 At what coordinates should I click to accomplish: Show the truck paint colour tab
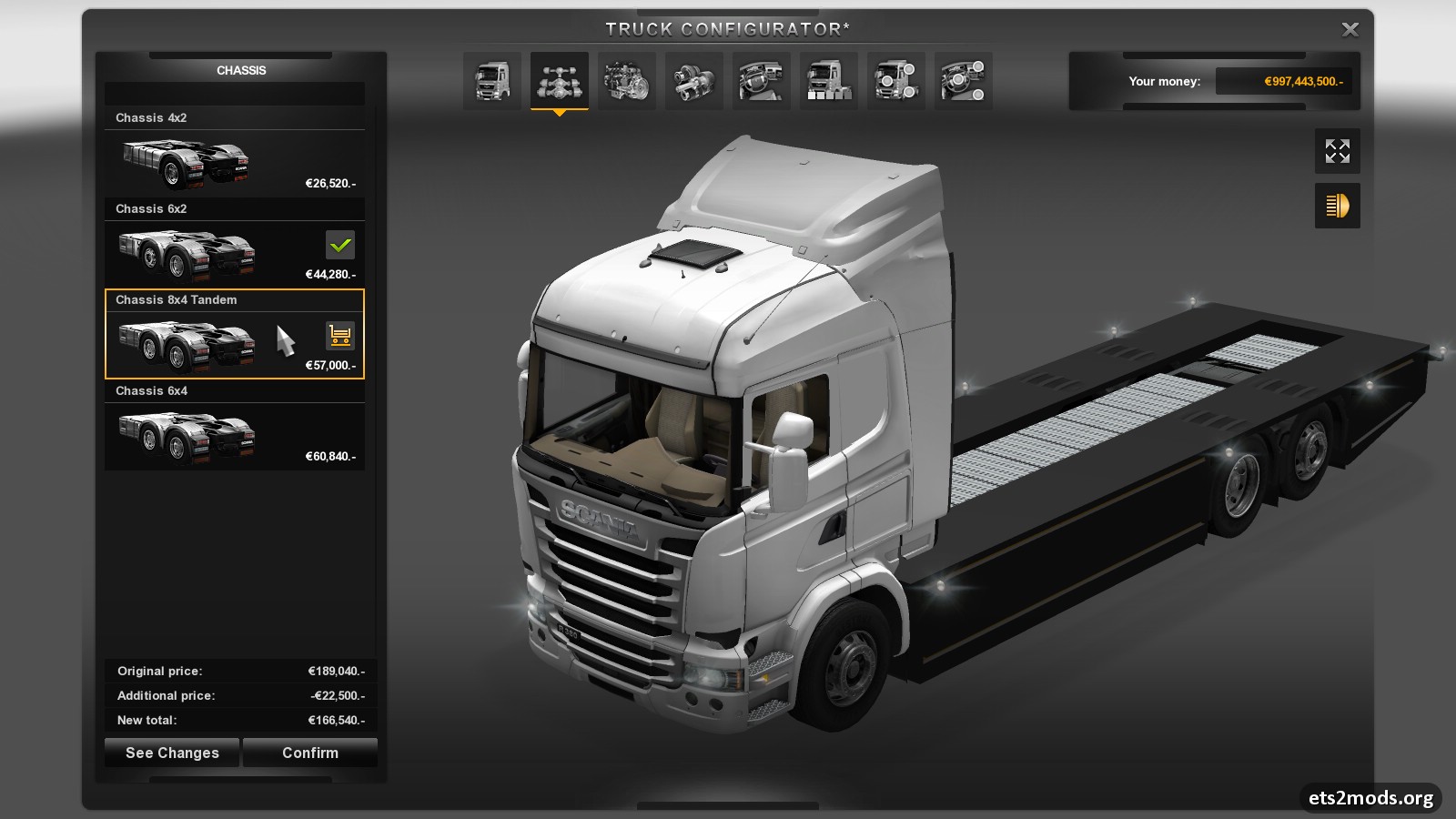point(829,81)
